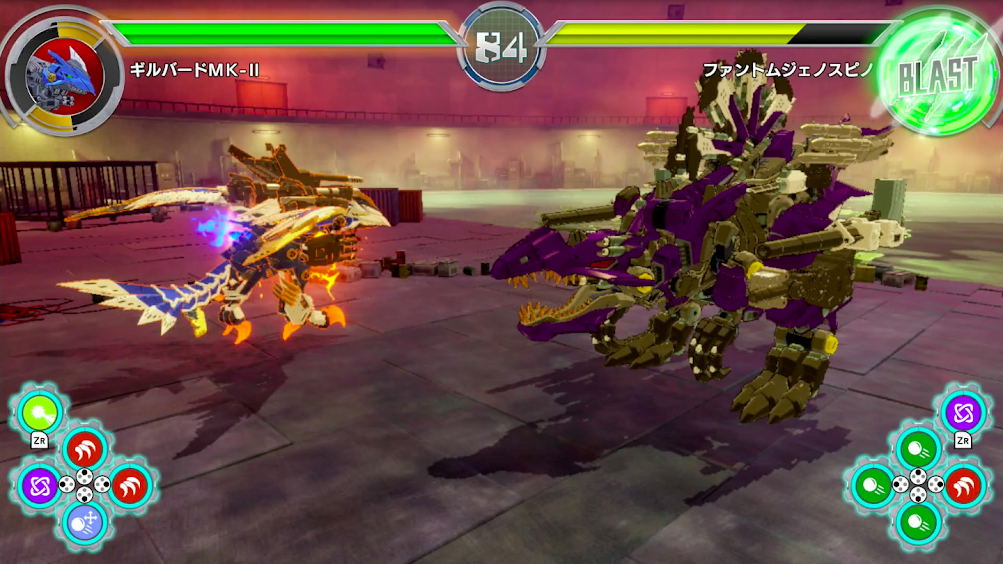
Task: Activate the glowing green BLAST gauge
Action: (936, 73)
